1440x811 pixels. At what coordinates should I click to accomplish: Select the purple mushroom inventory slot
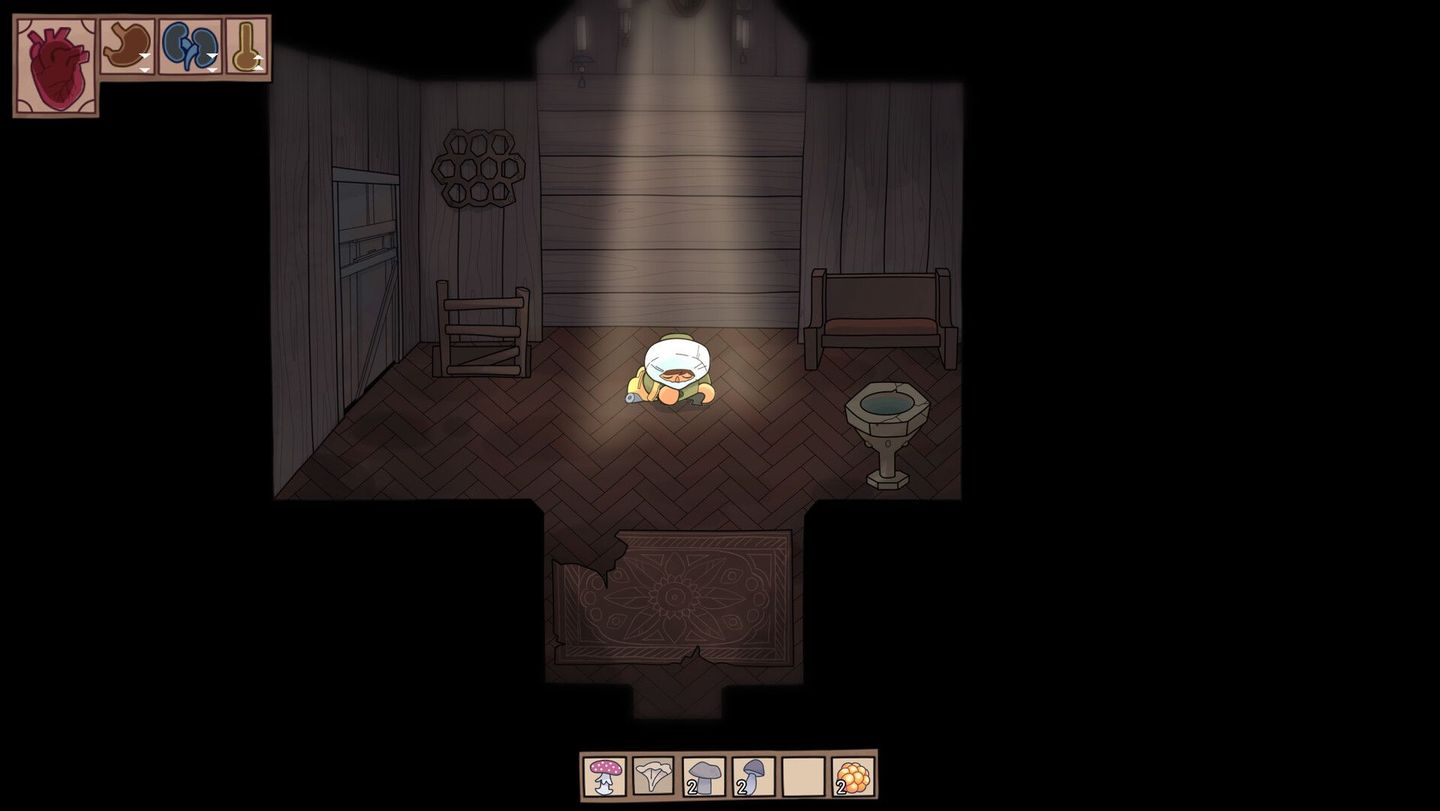[752, 777]
